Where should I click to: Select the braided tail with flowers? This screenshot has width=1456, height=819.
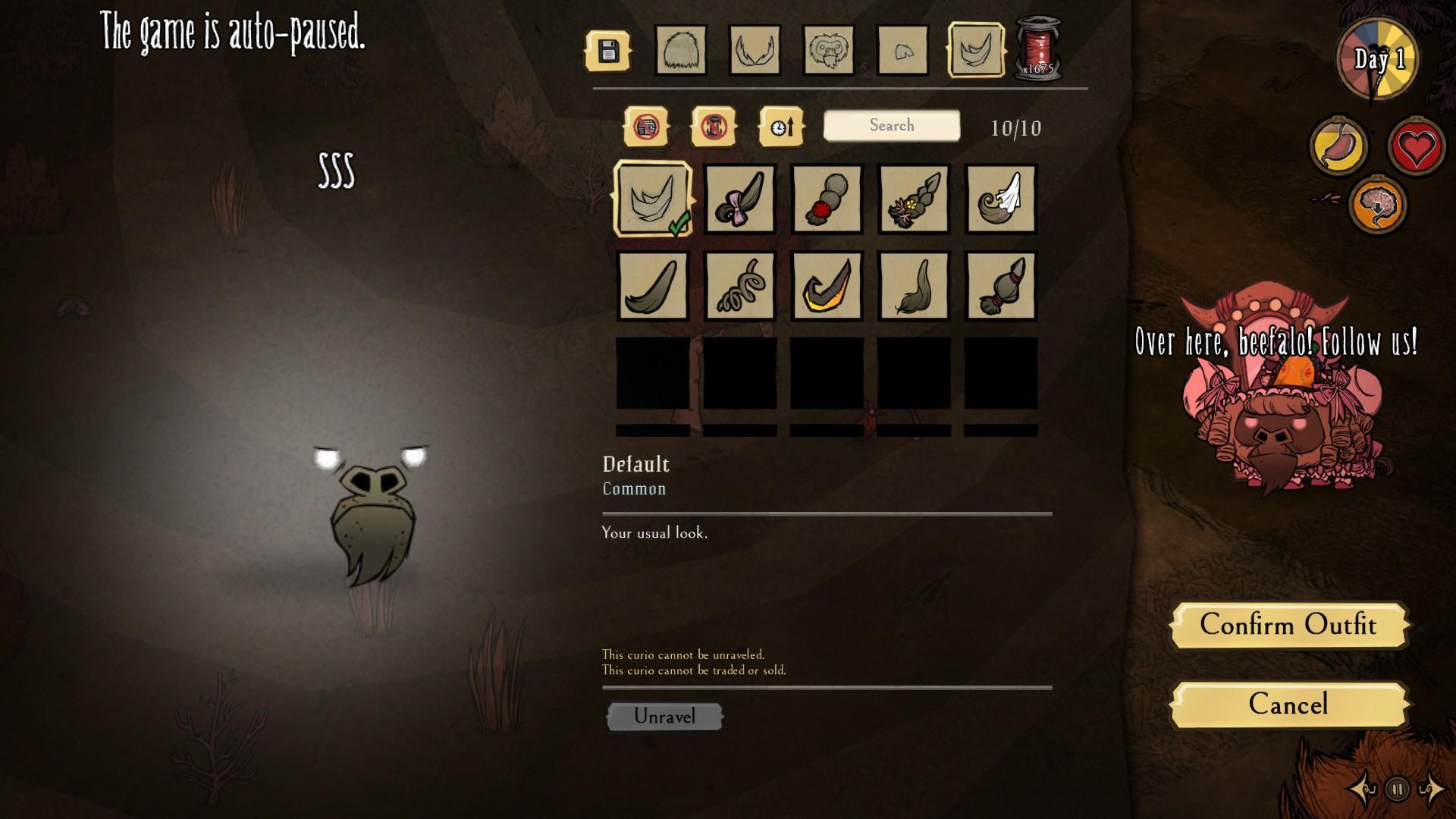click(914, 199)
